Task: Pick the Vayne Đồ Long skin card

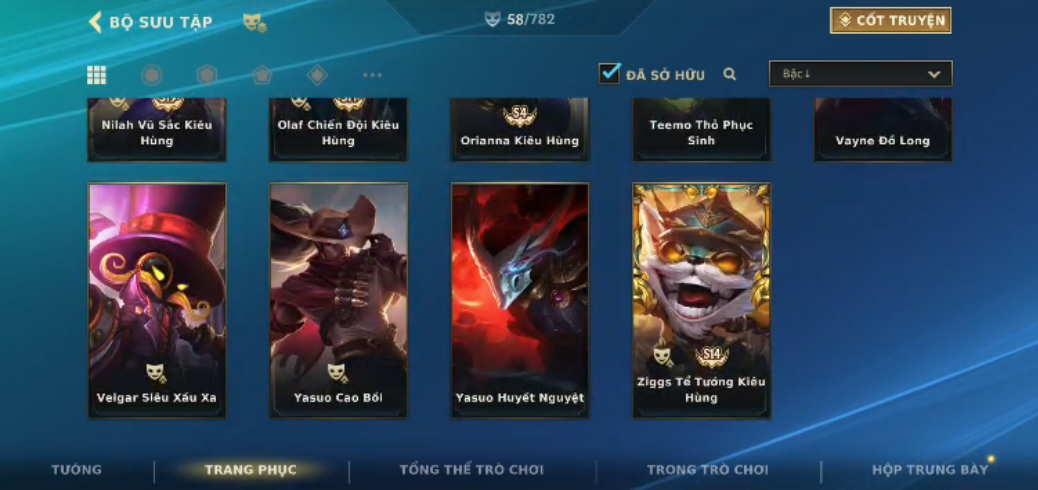Action: point(882,130)
